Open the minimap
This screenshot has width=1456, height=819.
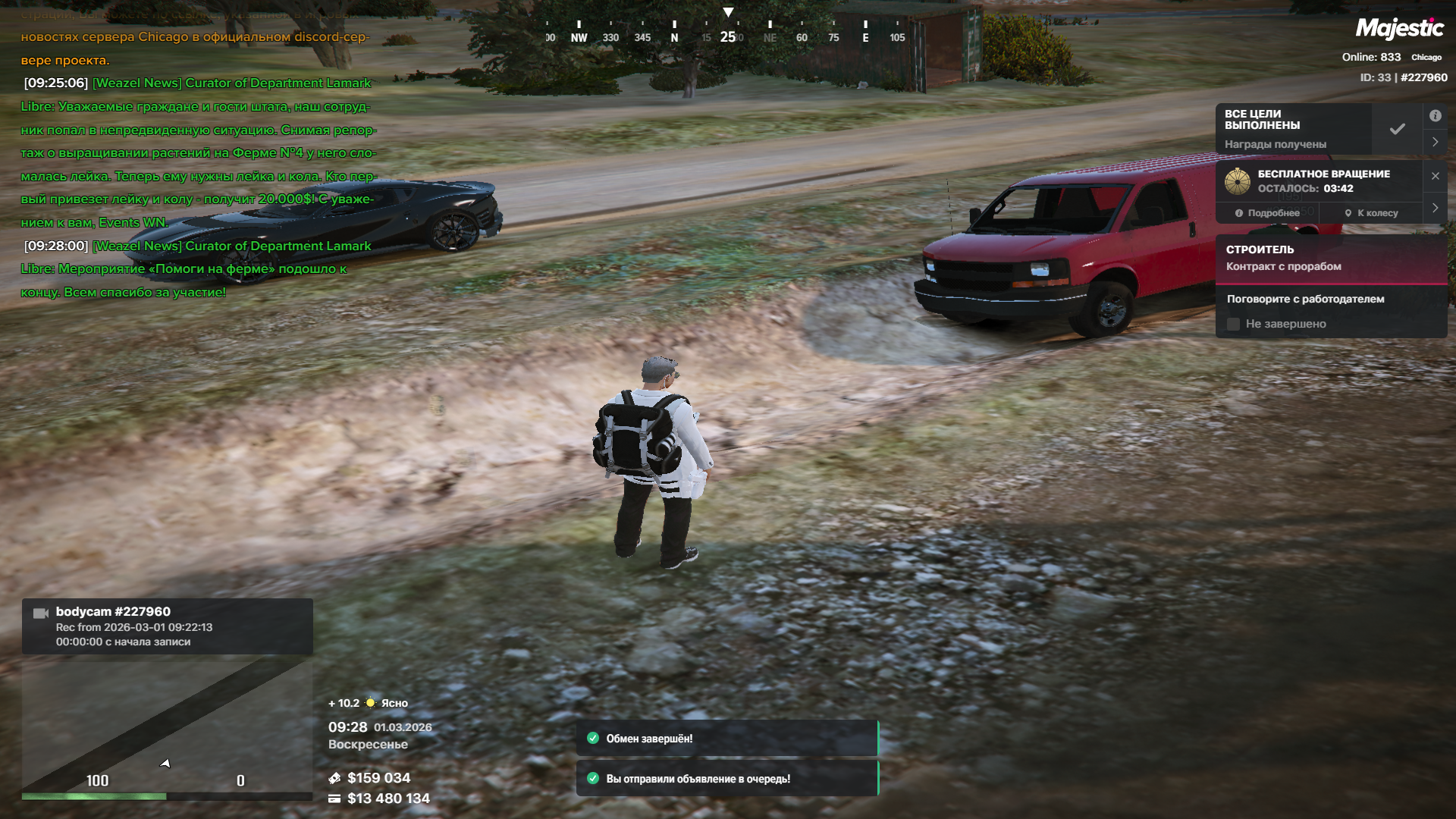167,724
